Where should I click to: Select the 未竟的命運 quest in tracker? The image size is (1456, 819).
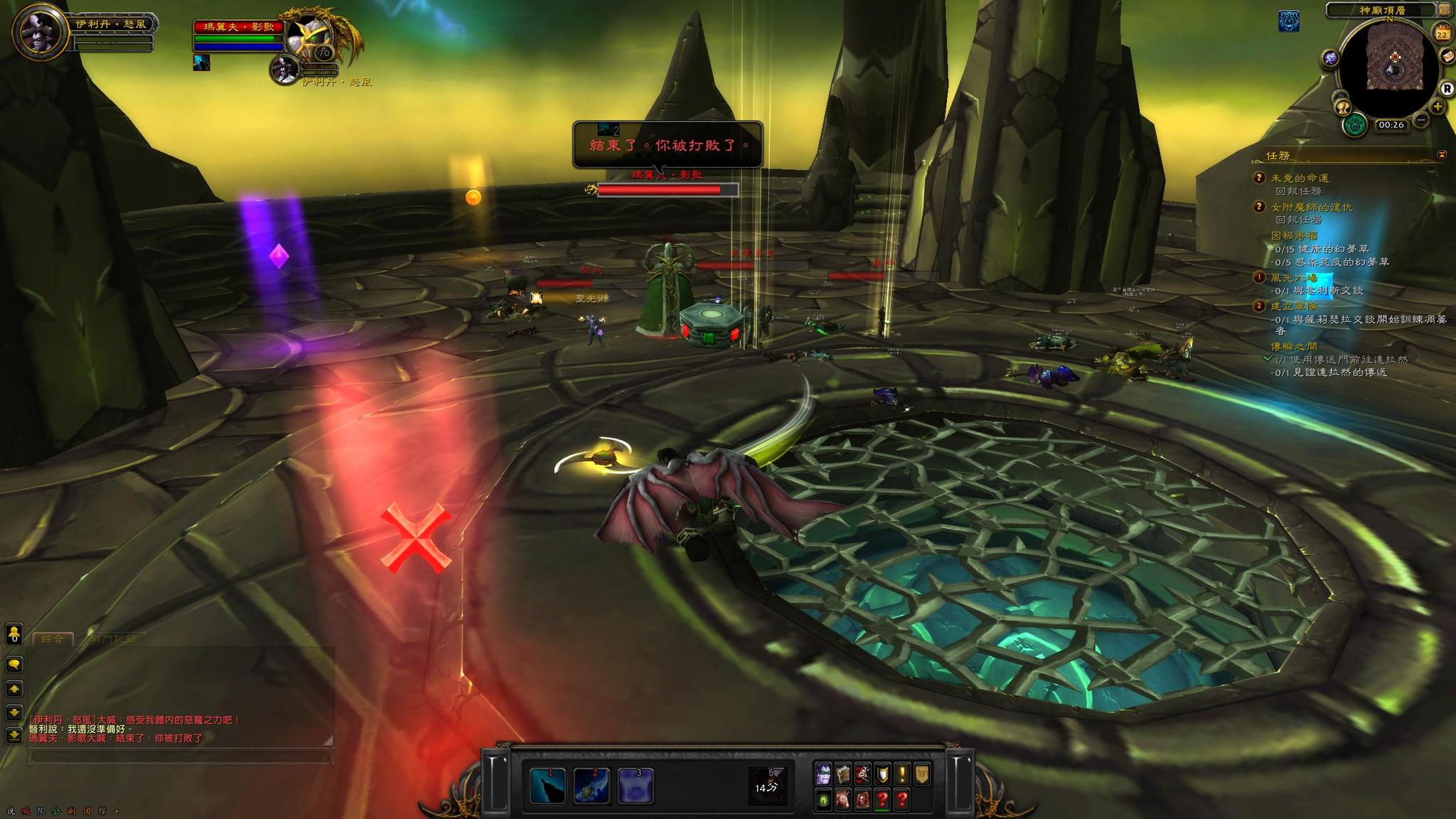pyautogui.click(x=1300, y=178)
